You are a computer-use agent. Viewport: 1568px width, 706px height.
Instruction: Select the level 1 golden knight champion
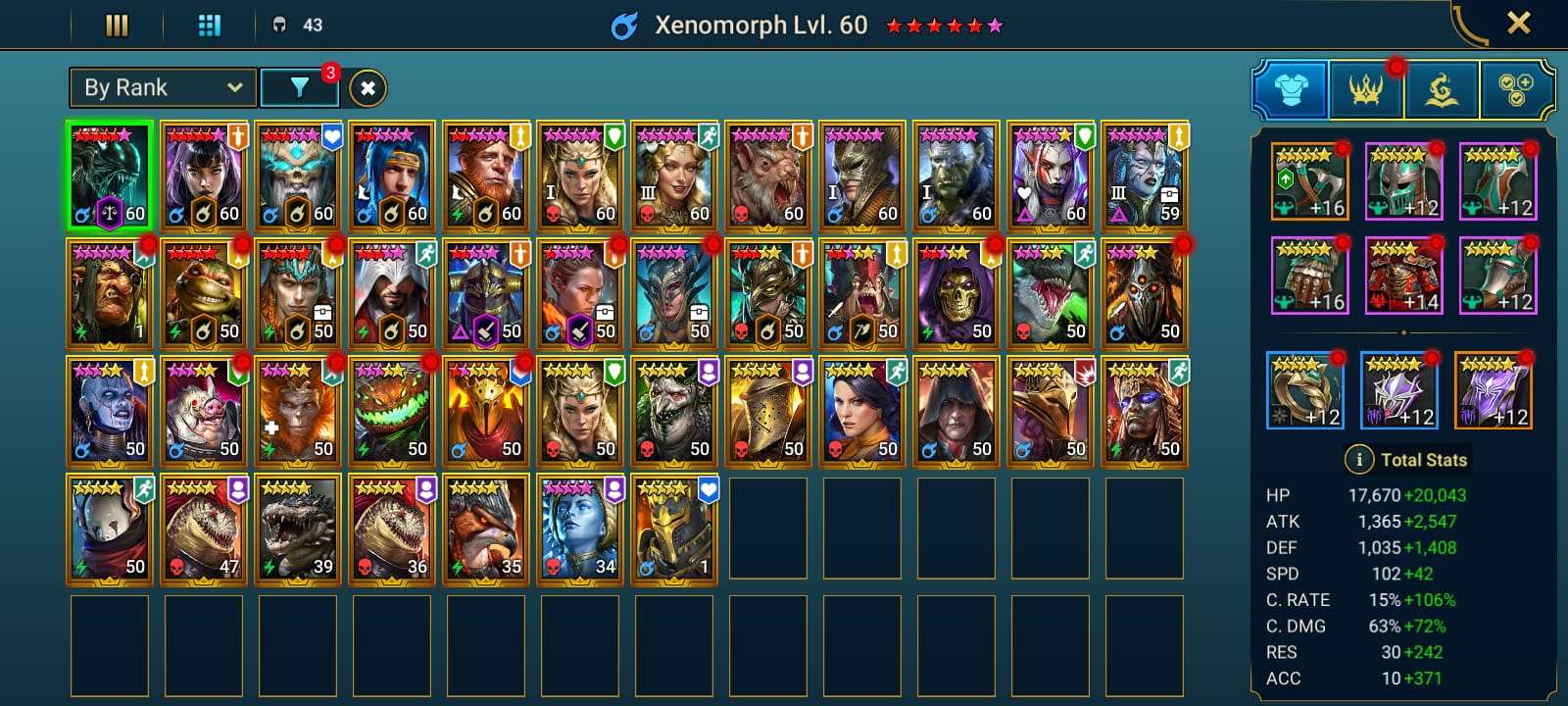pos(675,528)
